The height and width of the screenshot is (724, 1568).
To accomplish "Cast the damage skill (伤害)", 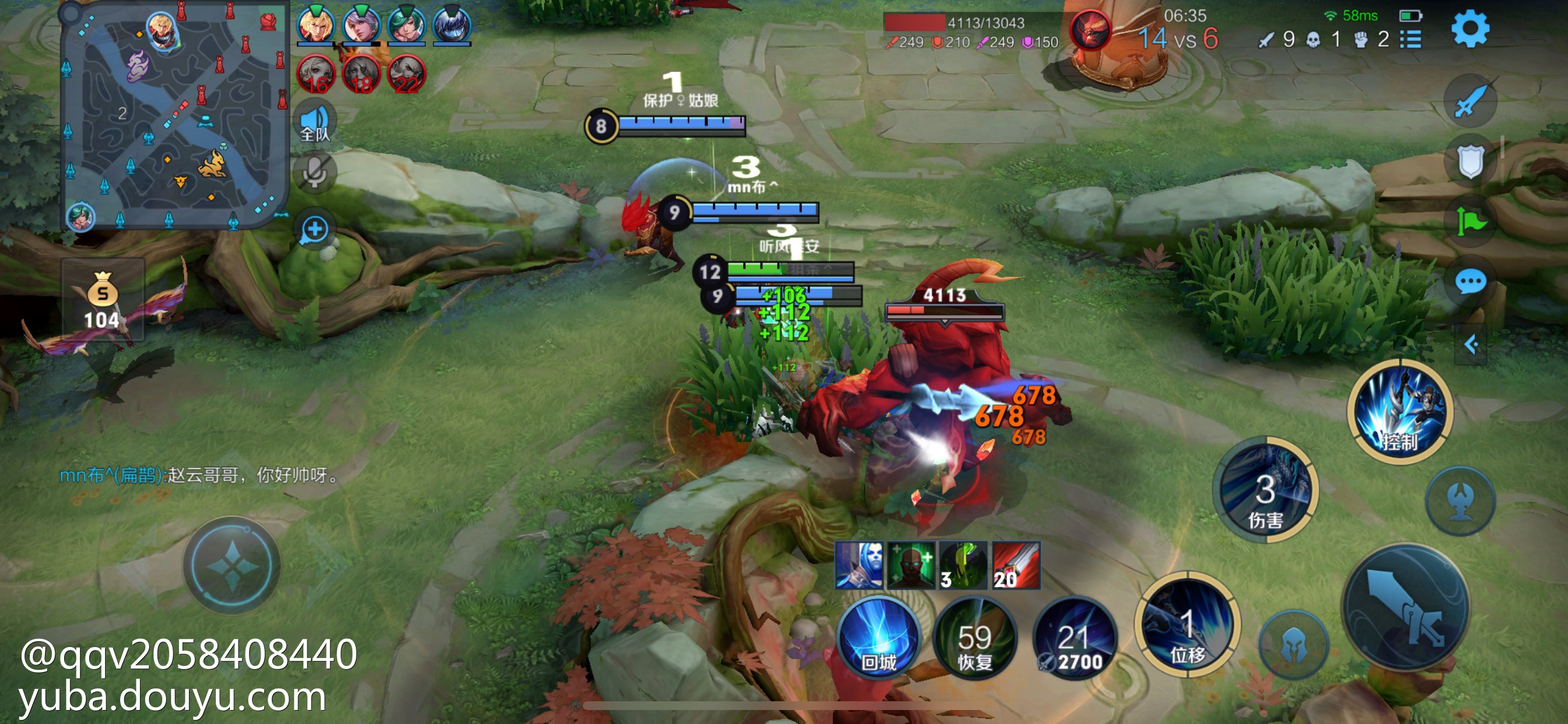I will point(1265,490).
